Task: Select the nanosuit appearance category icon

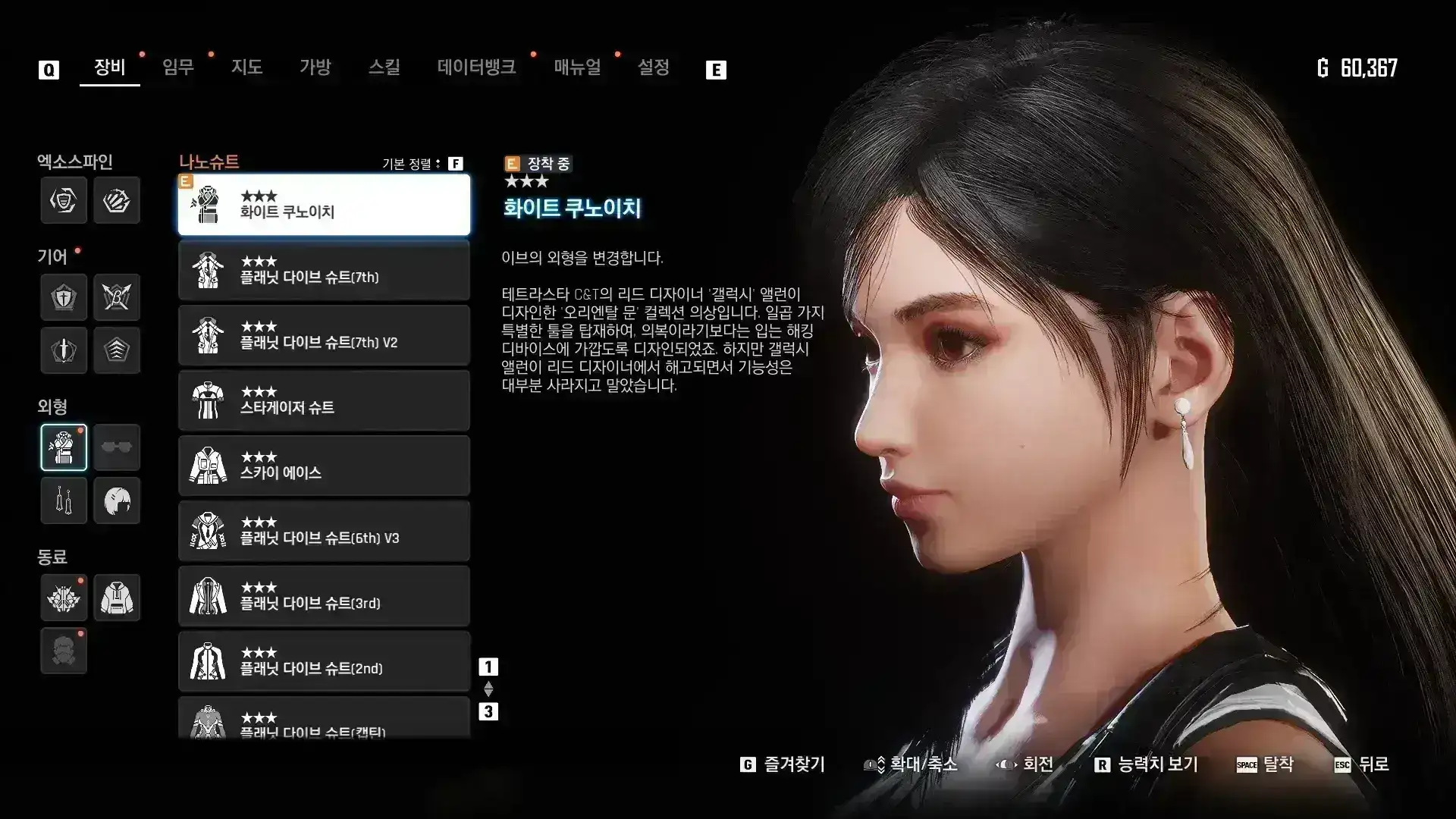Action: coord(64,447)
